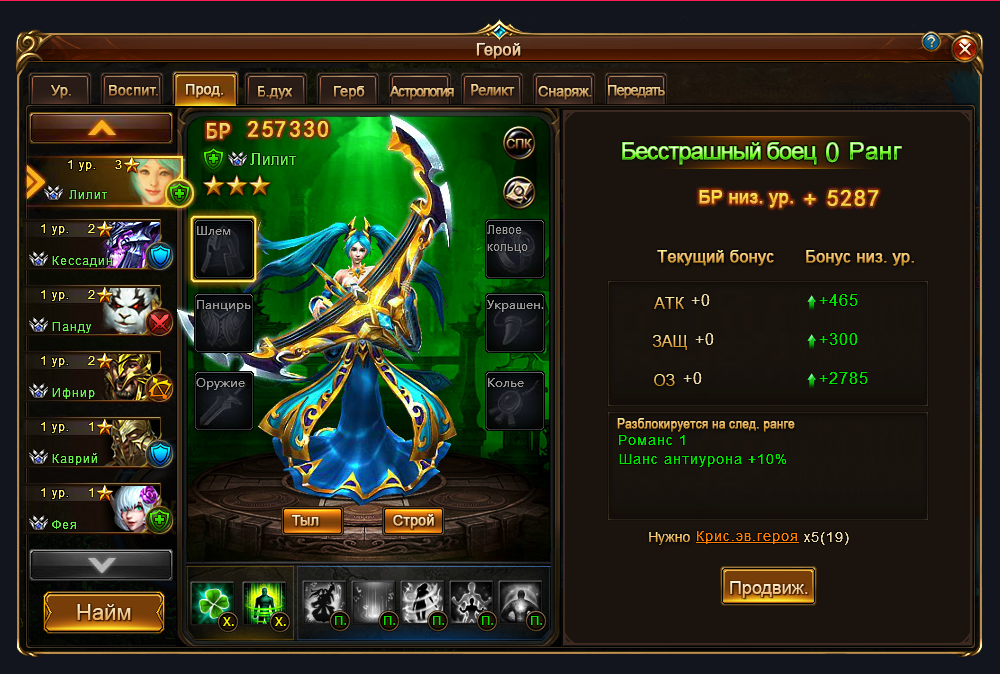This screenshot has width=1000, height=674.
Task: Click the Строй formation button
Action: (413, 521)
